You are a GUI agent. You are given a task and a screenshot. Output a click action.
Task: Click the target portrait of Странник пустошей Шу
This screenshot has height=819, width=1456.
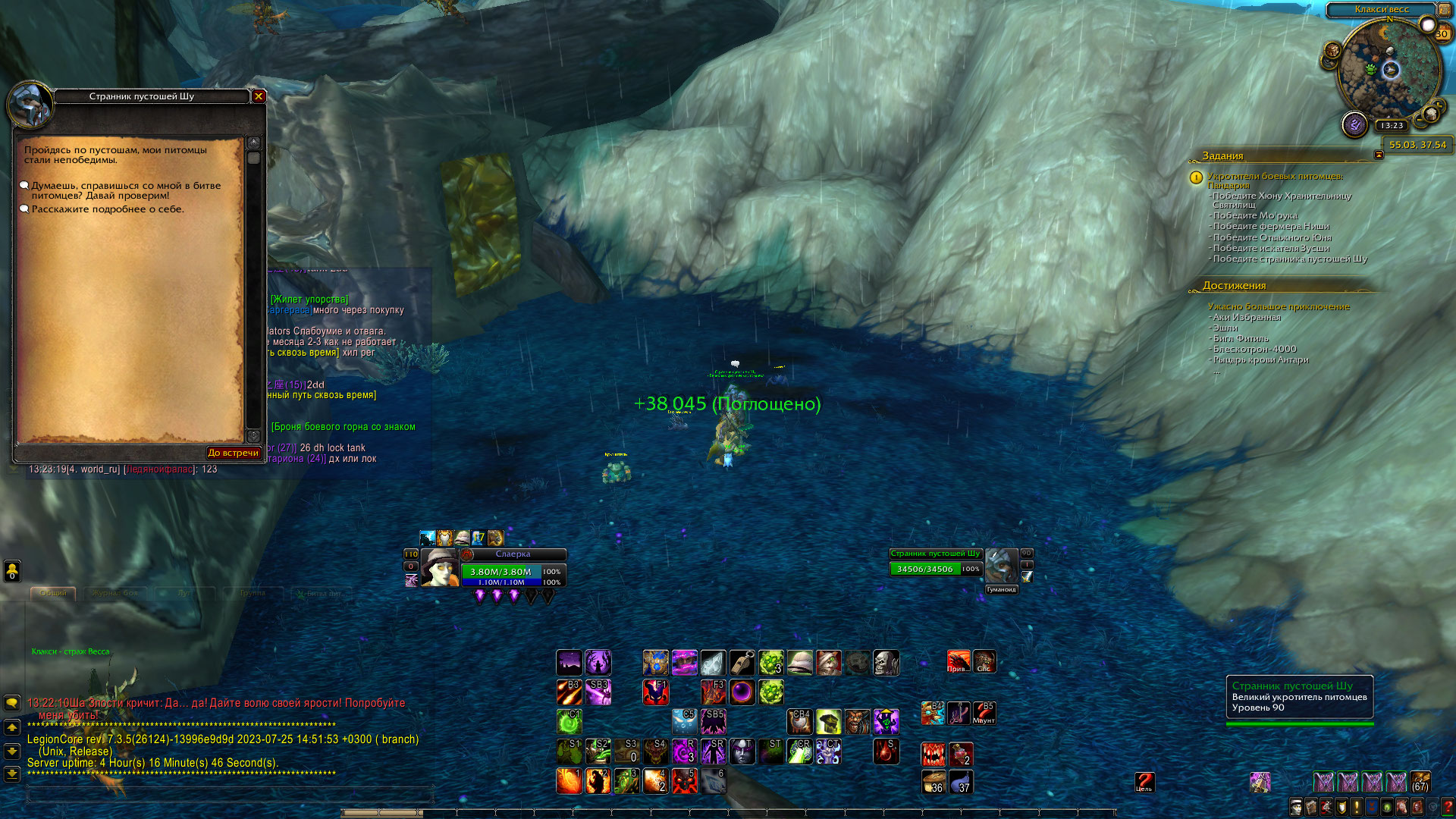[1001, 566]
